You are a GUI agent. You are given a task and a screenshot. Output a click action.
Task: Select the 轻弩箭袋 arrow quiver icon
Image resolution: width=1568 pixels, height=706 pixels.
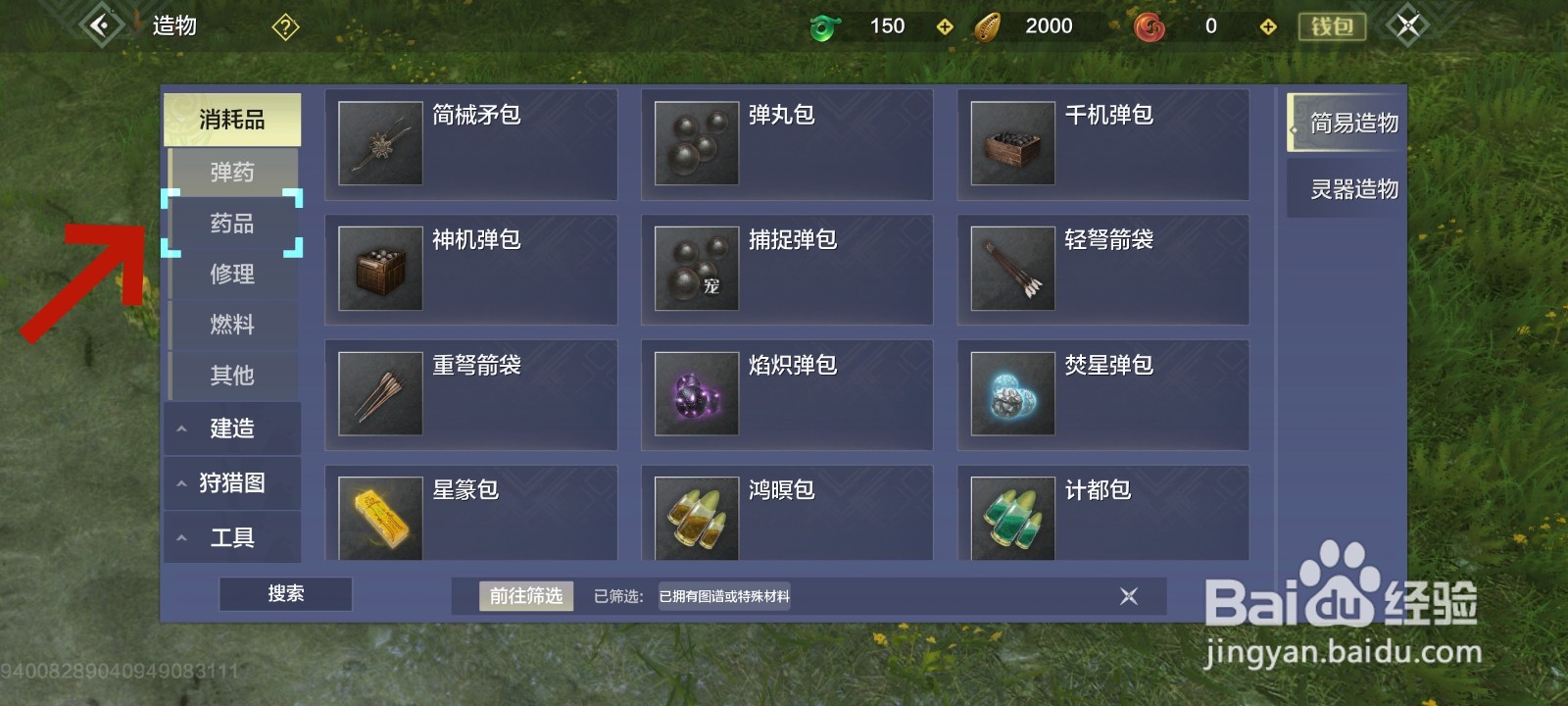[1012, 269]
